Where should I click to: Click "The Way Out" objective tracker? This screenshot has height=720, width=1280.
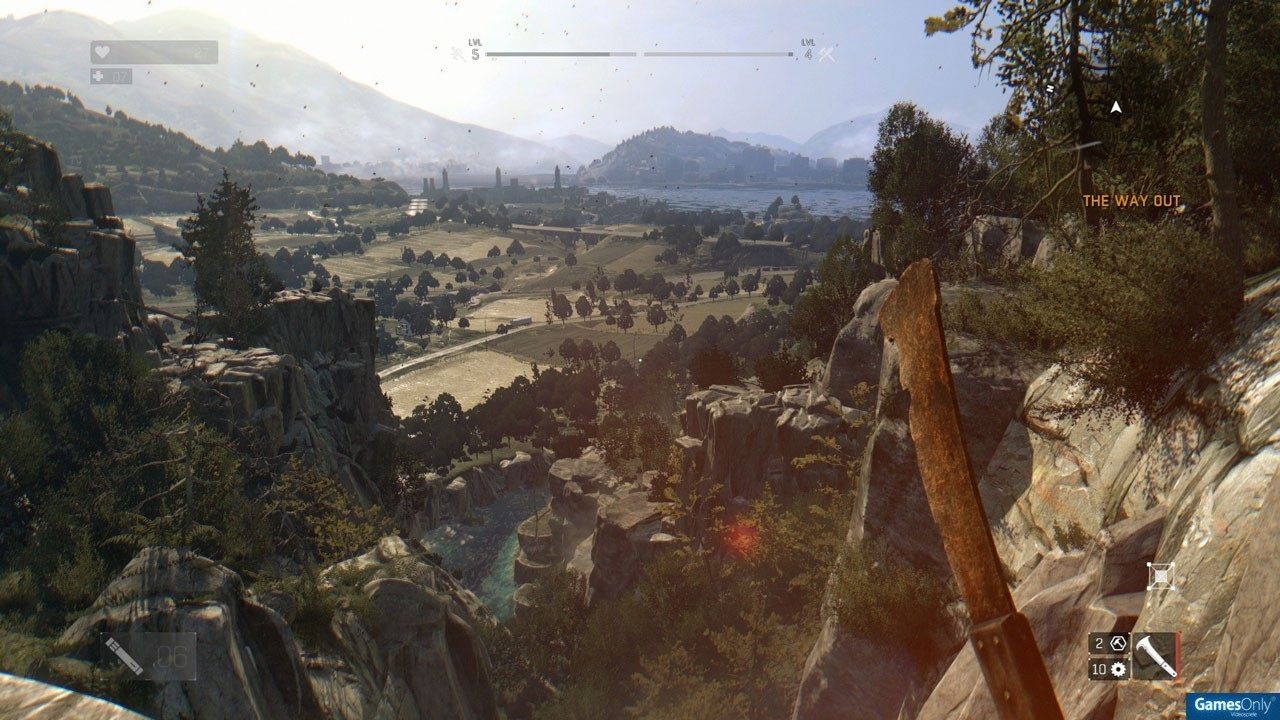(x=1131, y=201)
